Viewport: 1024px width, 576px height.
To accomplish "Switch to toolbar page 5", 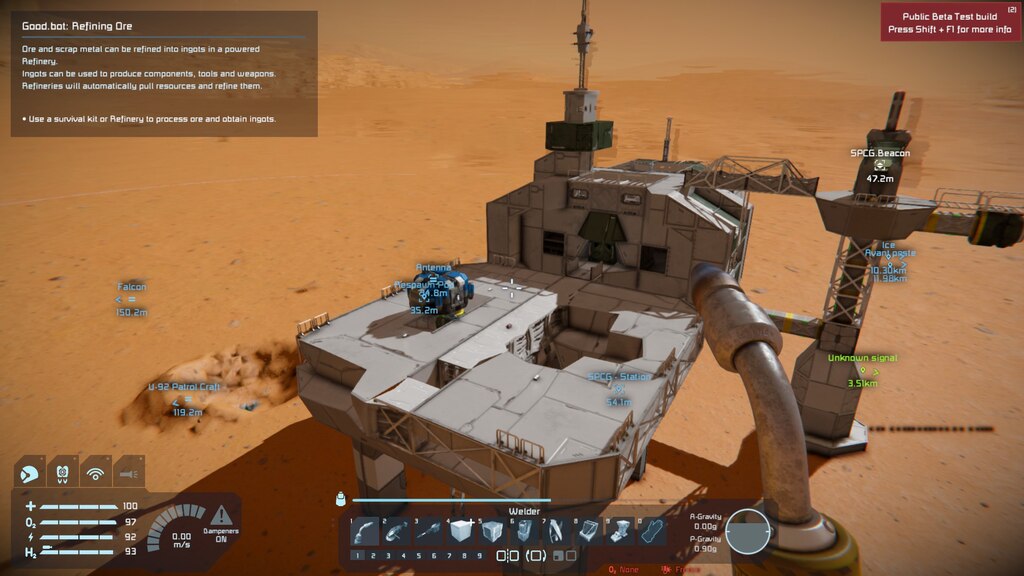I will 421,556.
